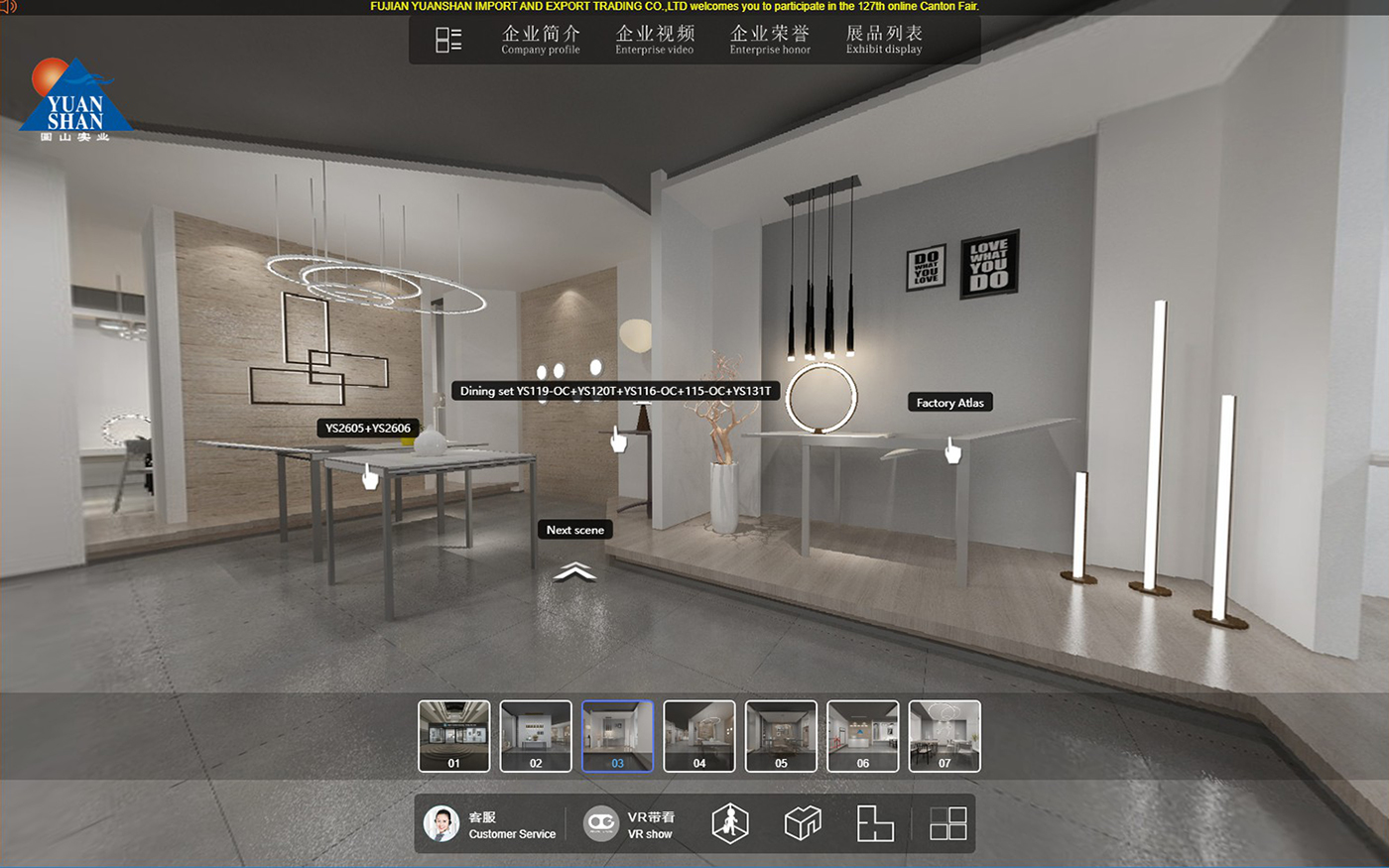The width and height of the screenshot is (1389, 868).
Task: Switch to scene thumbnail 01
Action: click(454, 736)
